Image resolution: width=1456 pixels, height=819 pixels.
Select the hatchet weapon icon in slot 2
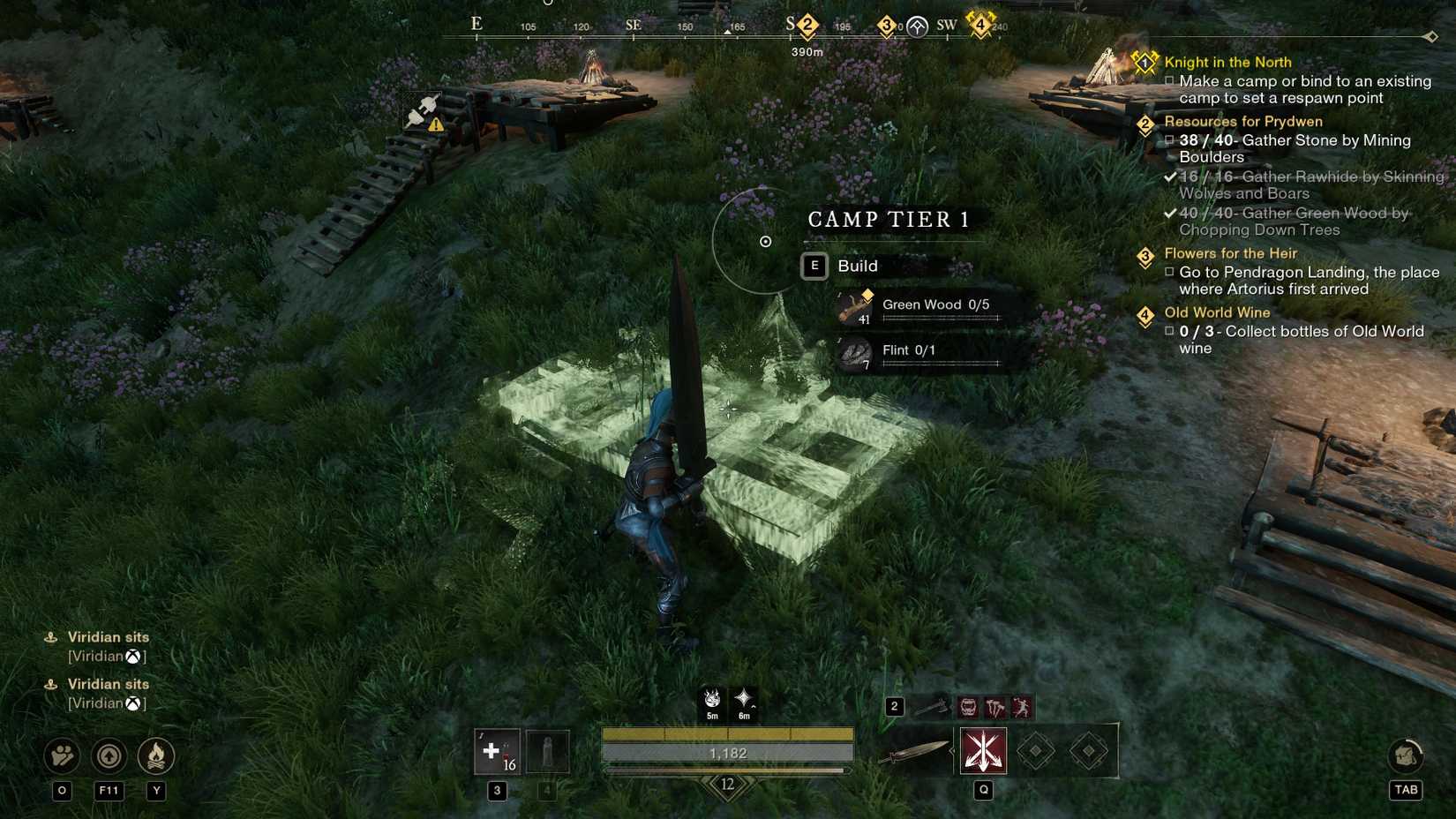coord(931,707)
